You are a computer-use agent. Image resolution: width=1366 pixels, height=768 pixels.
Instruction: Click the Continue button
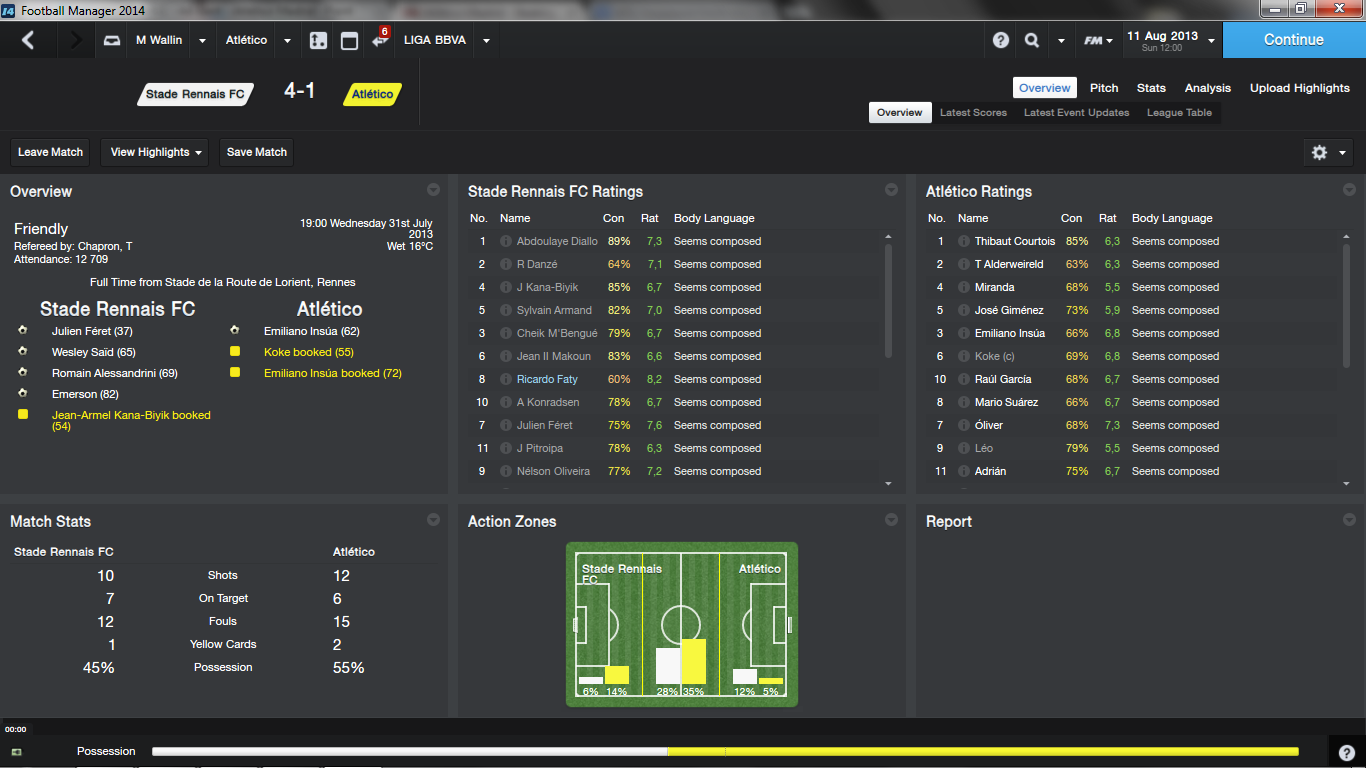click(1293, 40)
